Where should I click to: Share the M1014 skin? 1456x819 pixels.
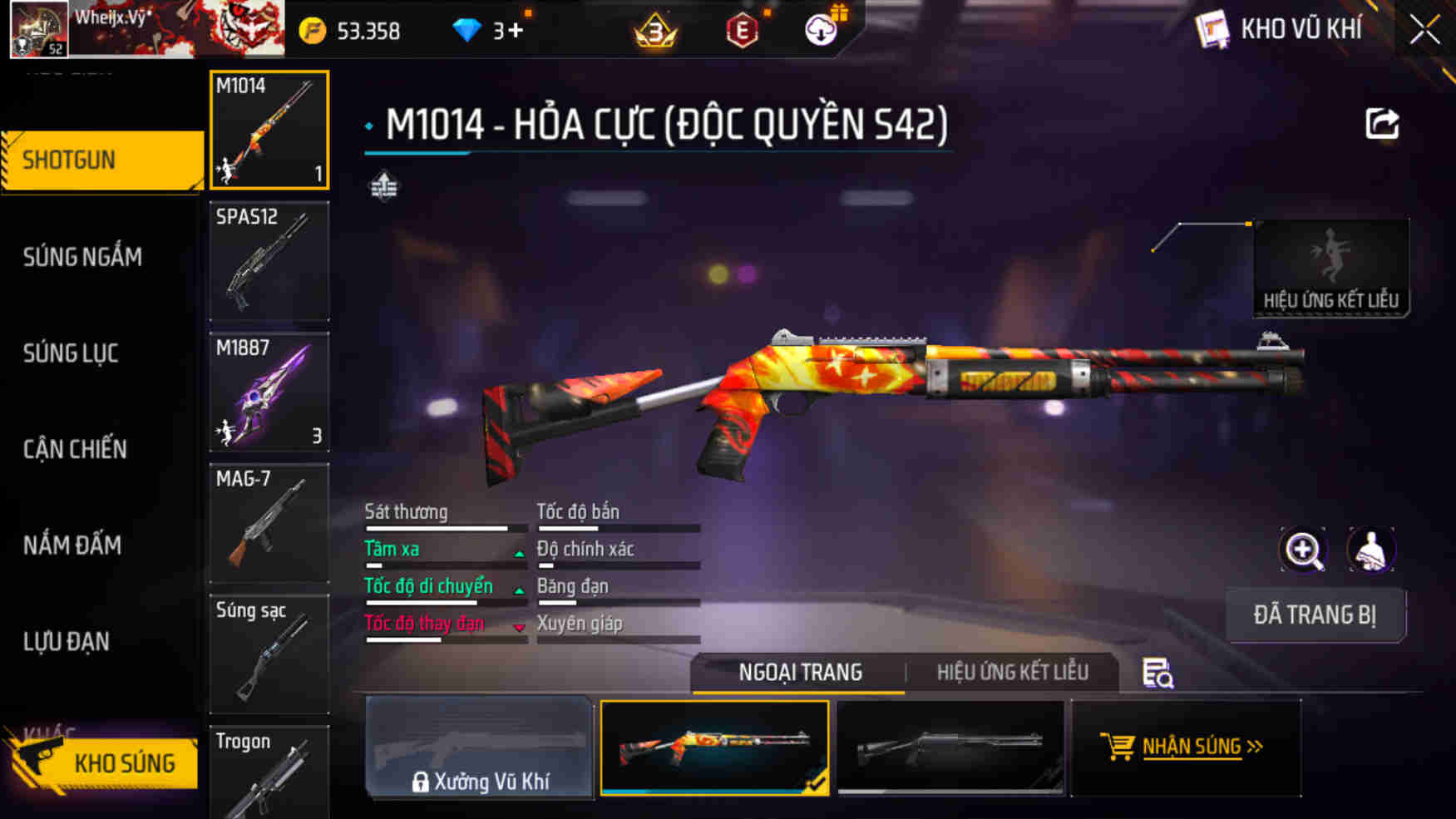(x=1382, y=125)
